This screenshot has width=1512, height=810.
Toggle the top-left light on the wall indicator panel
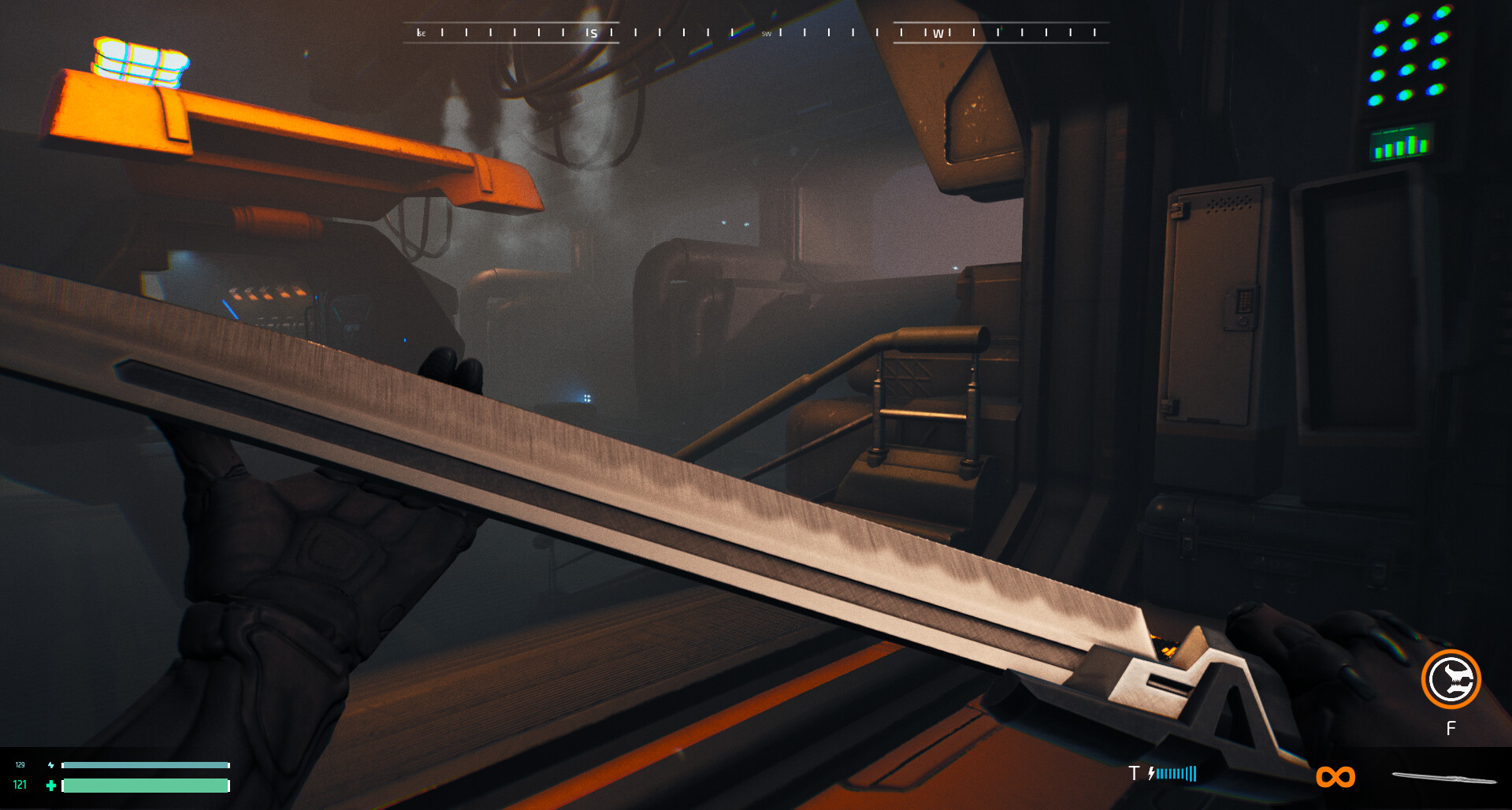[x=1380, y=28]
